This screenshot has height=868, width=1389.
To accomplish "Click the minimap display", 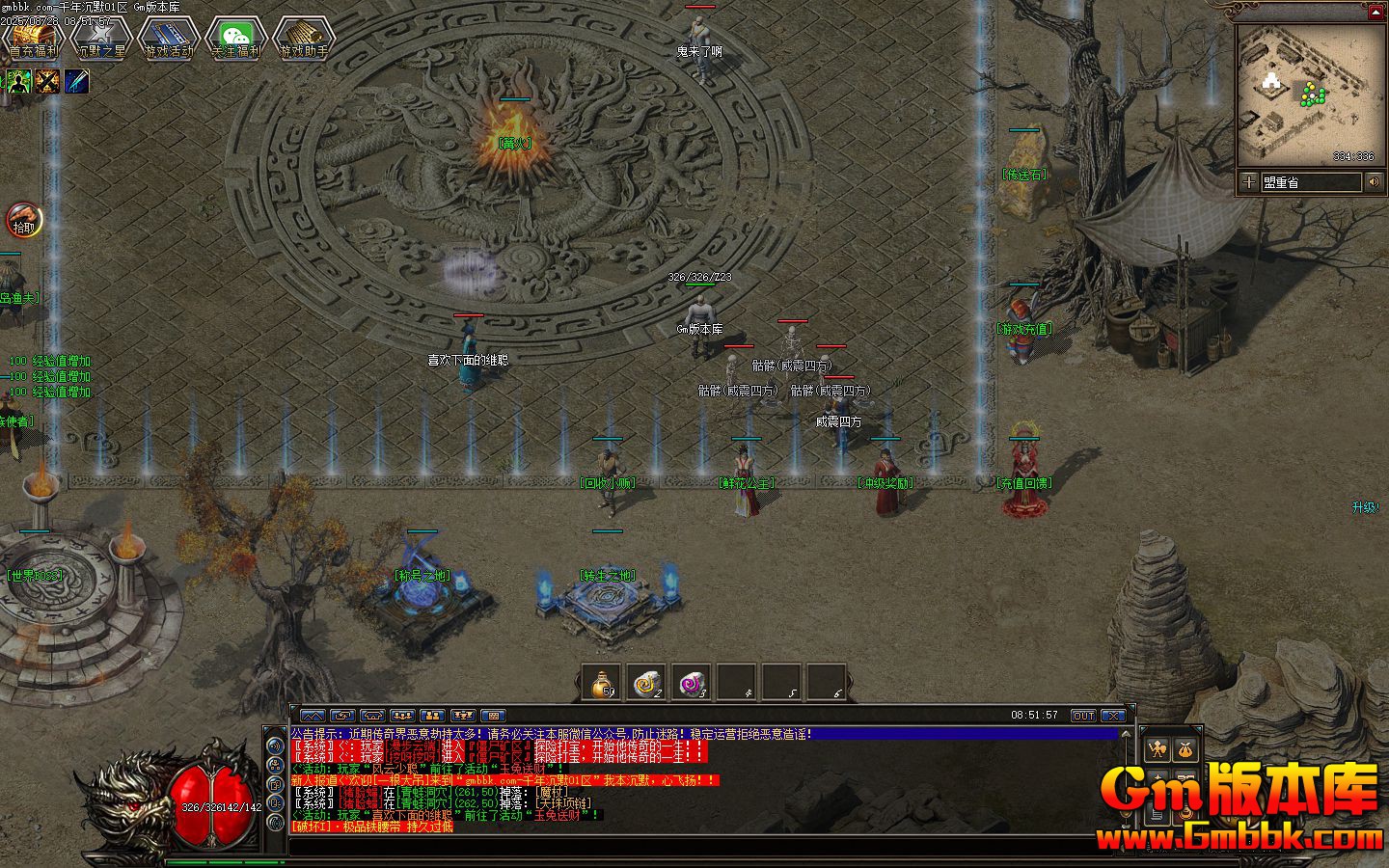I will click(x=1308, y=94).
